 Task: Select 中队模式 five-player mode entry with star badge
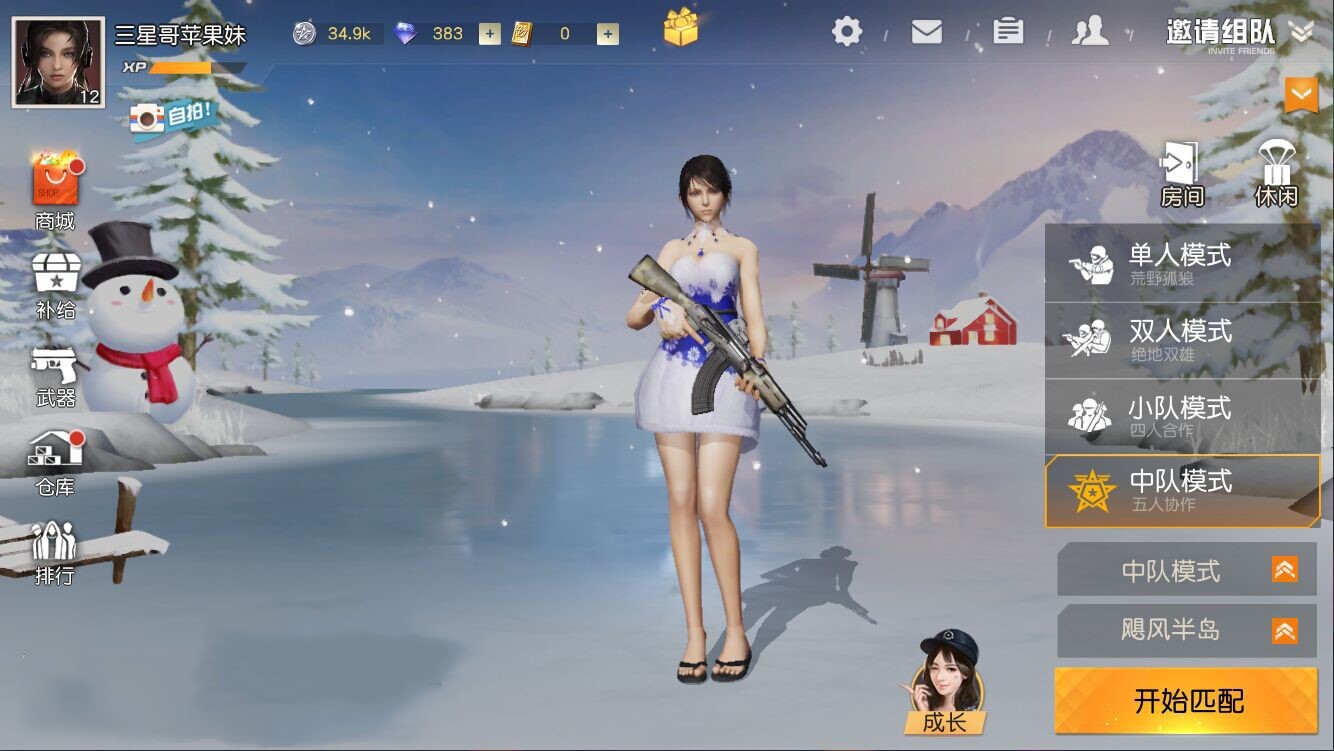tap(1182, 490)
